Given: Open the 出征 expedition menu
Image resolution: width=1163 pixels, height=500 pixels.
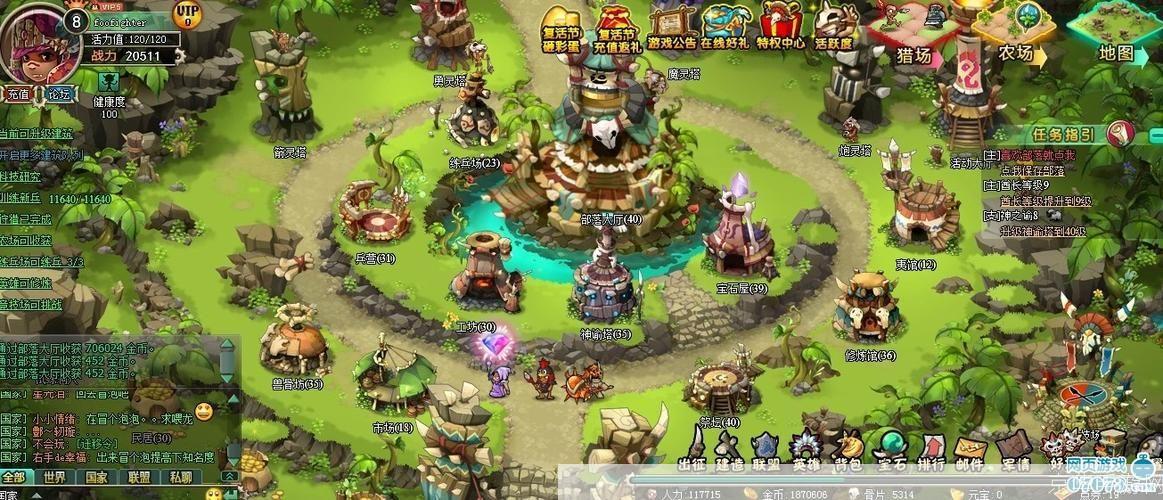Looking at the screenshot, I should pos(692,449).
